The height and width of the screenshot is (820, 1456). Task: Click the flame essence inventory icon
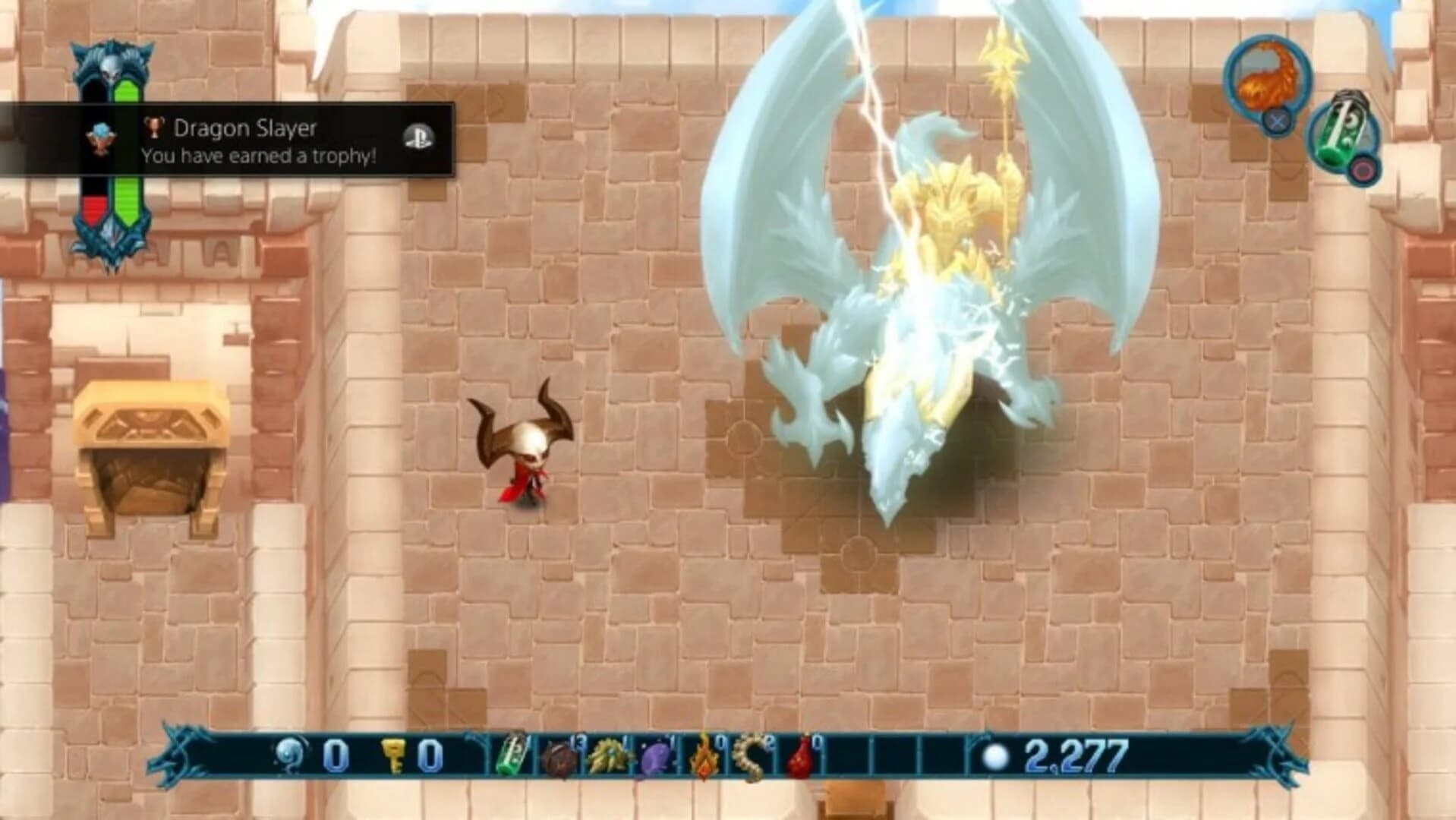(704, 757)
